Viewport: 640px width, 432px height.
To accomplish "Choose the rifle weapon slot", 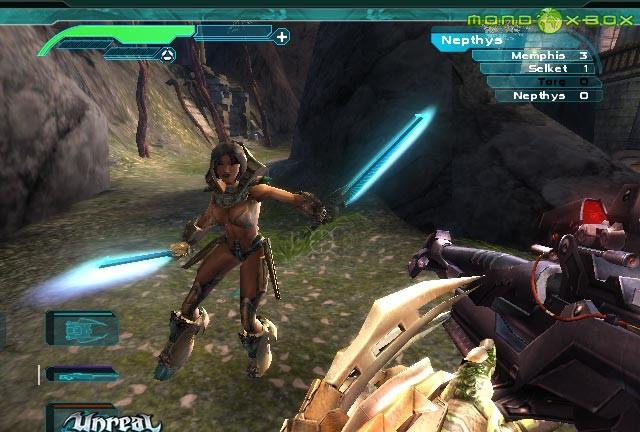I will pyautogui.click(x=80, y=374).
